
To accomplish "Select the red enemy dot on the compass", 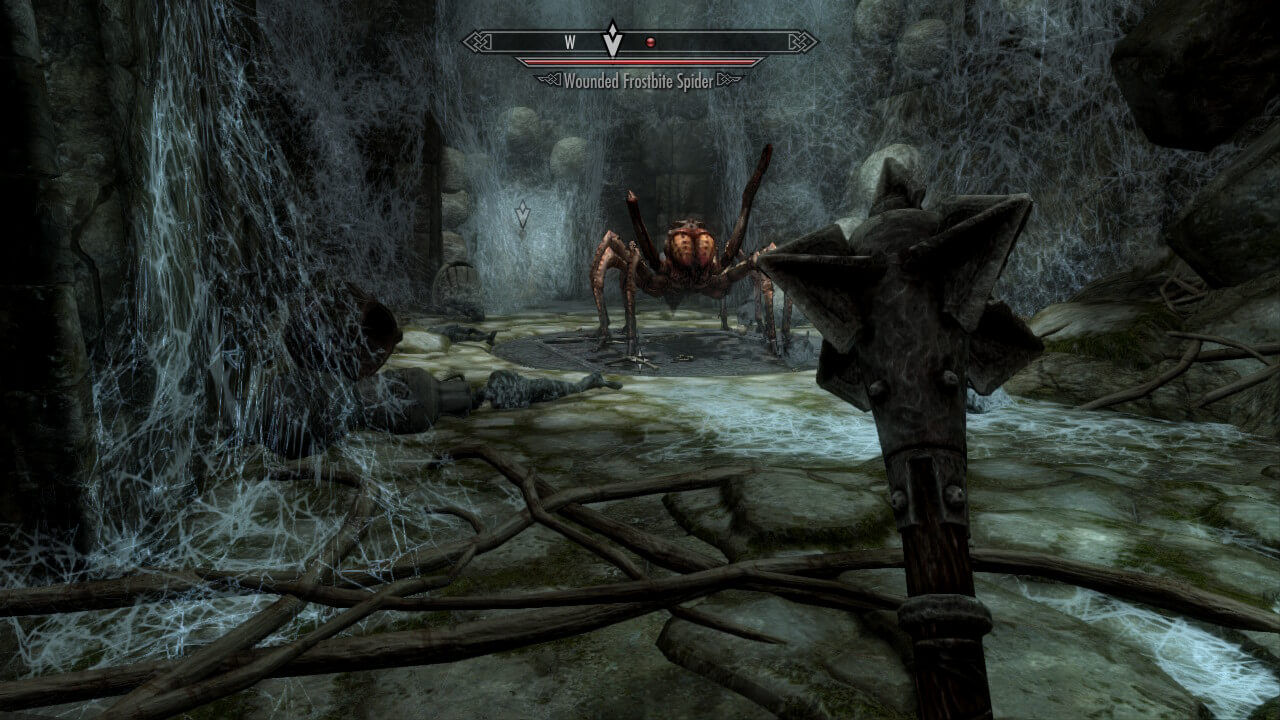I will 650,43.
